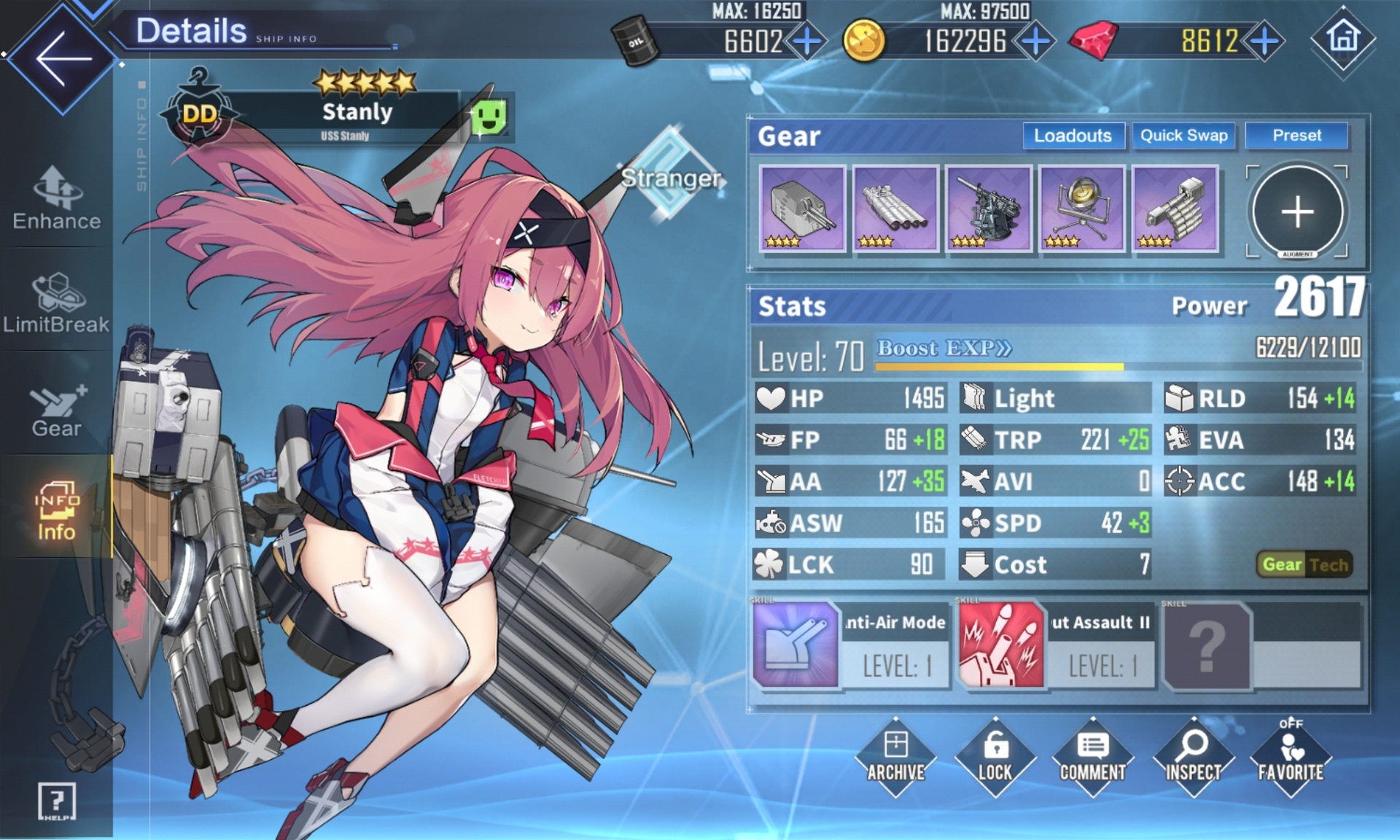Viewport: 1400px width, 840px height.
Task: Open gear Loadouts
Action: point(1073,136)
